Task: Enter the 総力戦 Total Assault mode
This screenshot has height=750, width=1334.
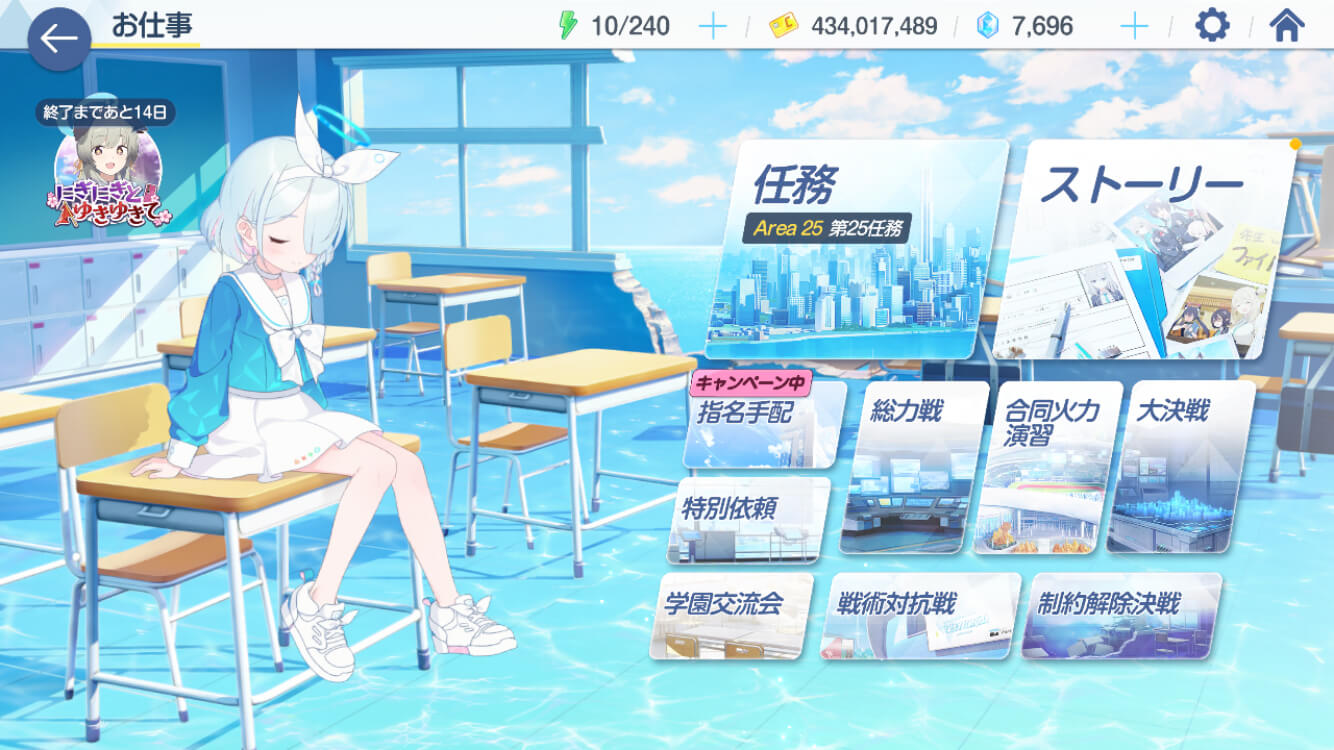Action: [905, 465]
